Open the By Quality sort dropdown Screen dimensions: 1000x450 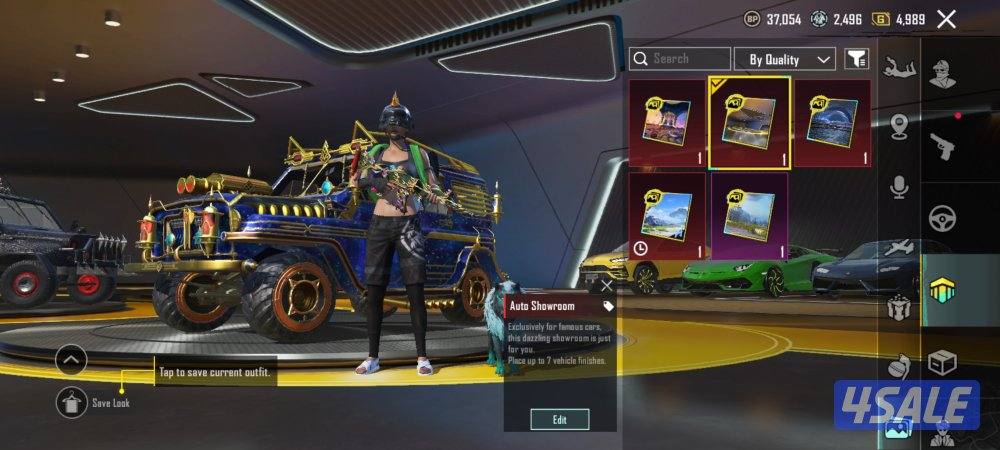785,59
